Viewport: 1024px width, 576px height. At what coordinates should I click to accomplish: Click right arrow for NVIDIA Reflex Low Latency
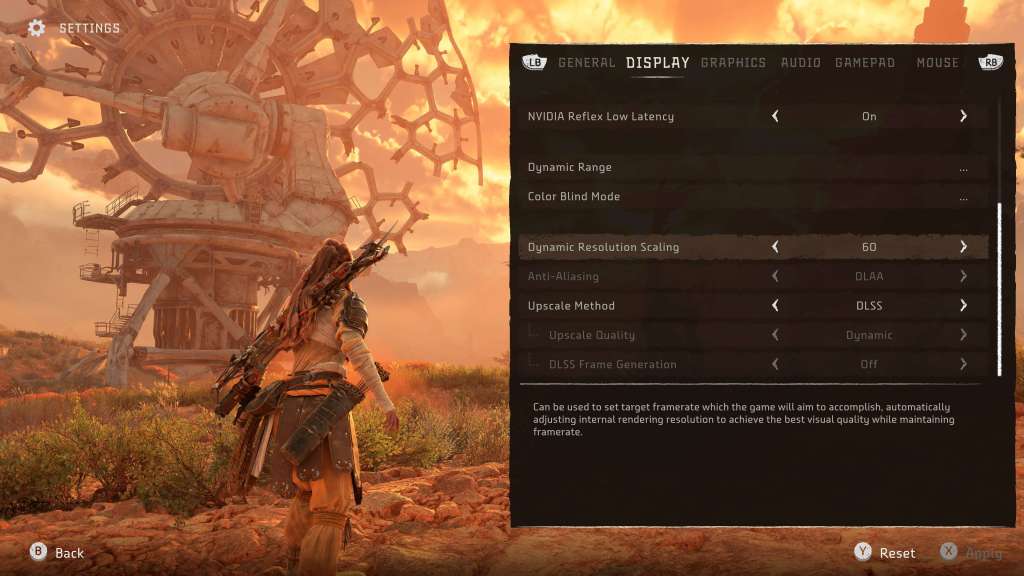[x=963, y=116]
